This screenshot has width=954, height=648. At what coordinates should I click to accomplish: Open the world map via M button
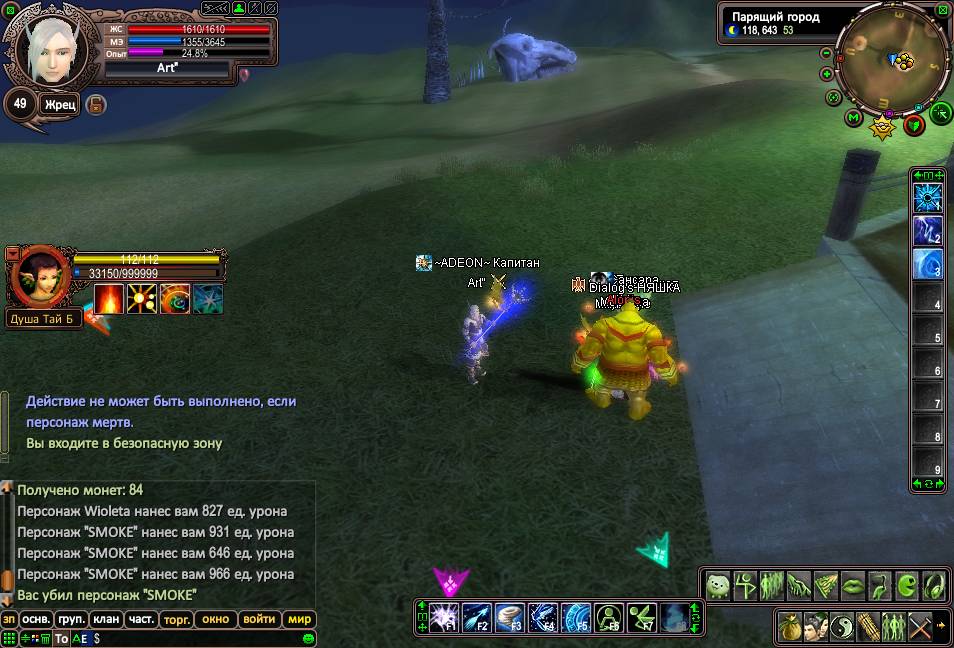853,118
